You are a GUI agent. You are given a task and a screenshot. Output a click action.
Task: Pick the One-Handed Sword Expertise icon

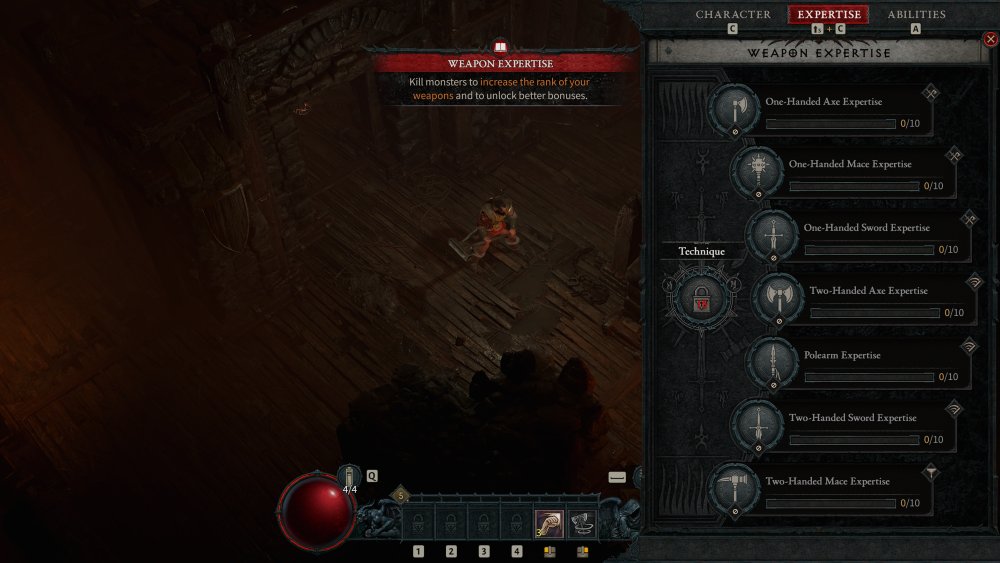(772, 236)
